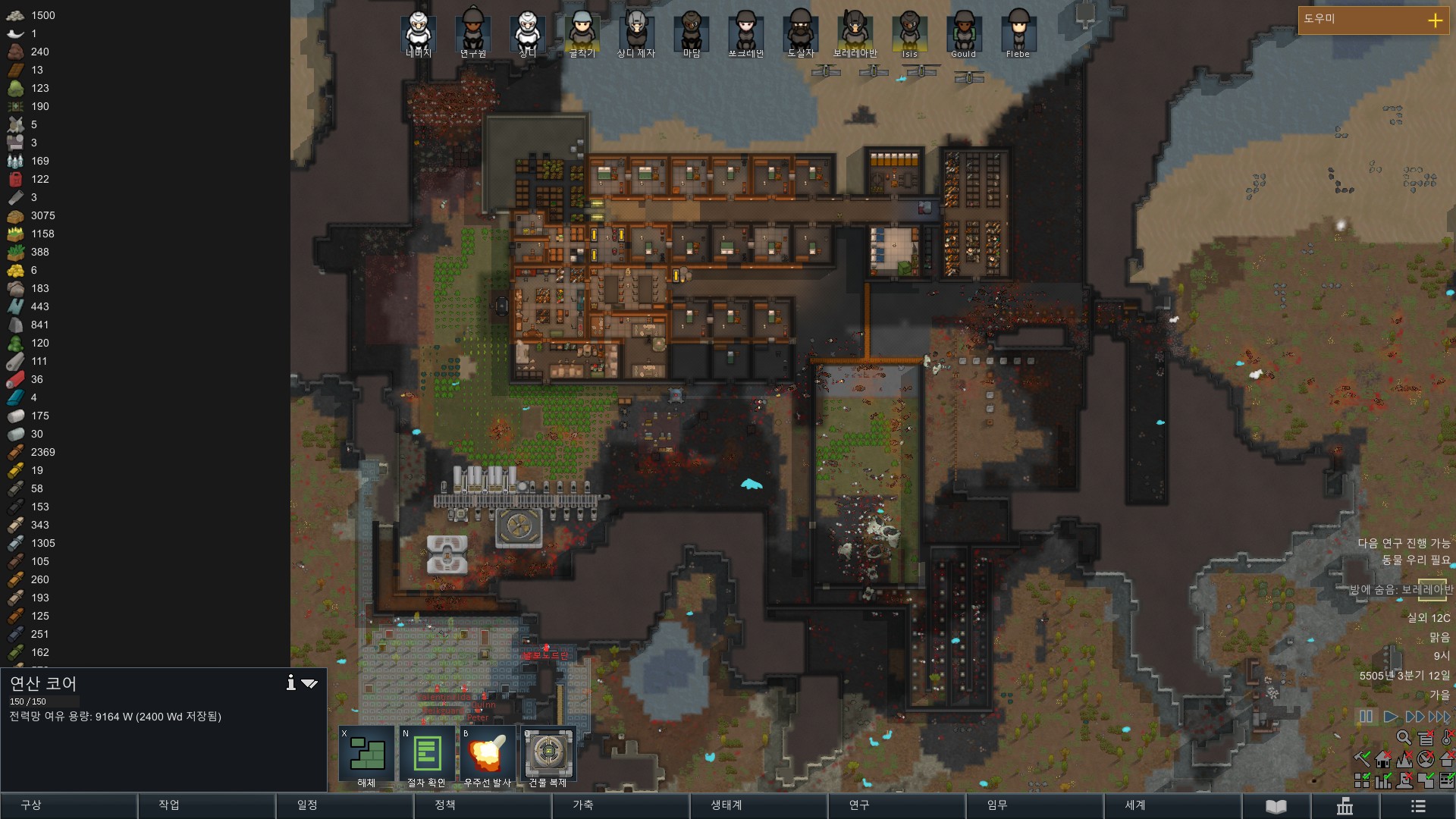Switch to the 연구 research tab

[859, 805]
